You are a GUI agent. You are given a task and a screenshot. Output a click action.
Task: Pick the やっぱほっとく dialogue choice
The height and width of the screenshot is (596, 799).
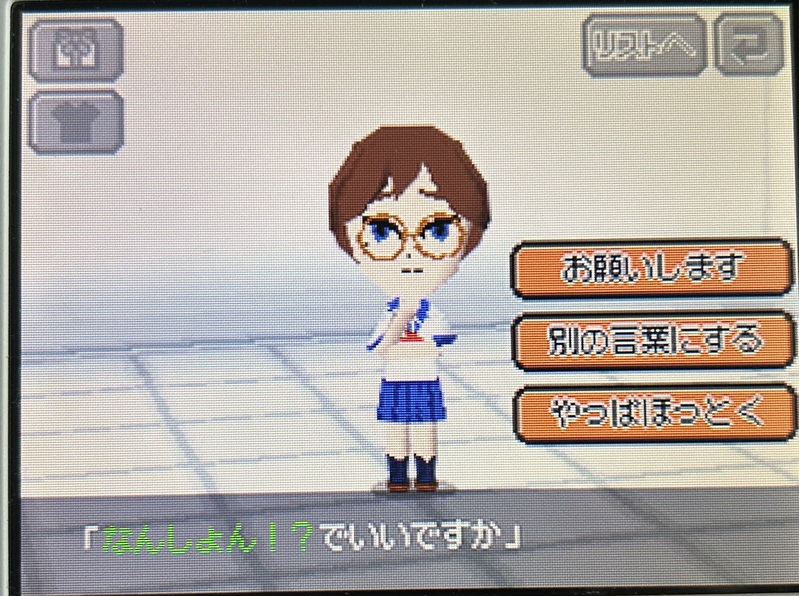click(652, 413)
